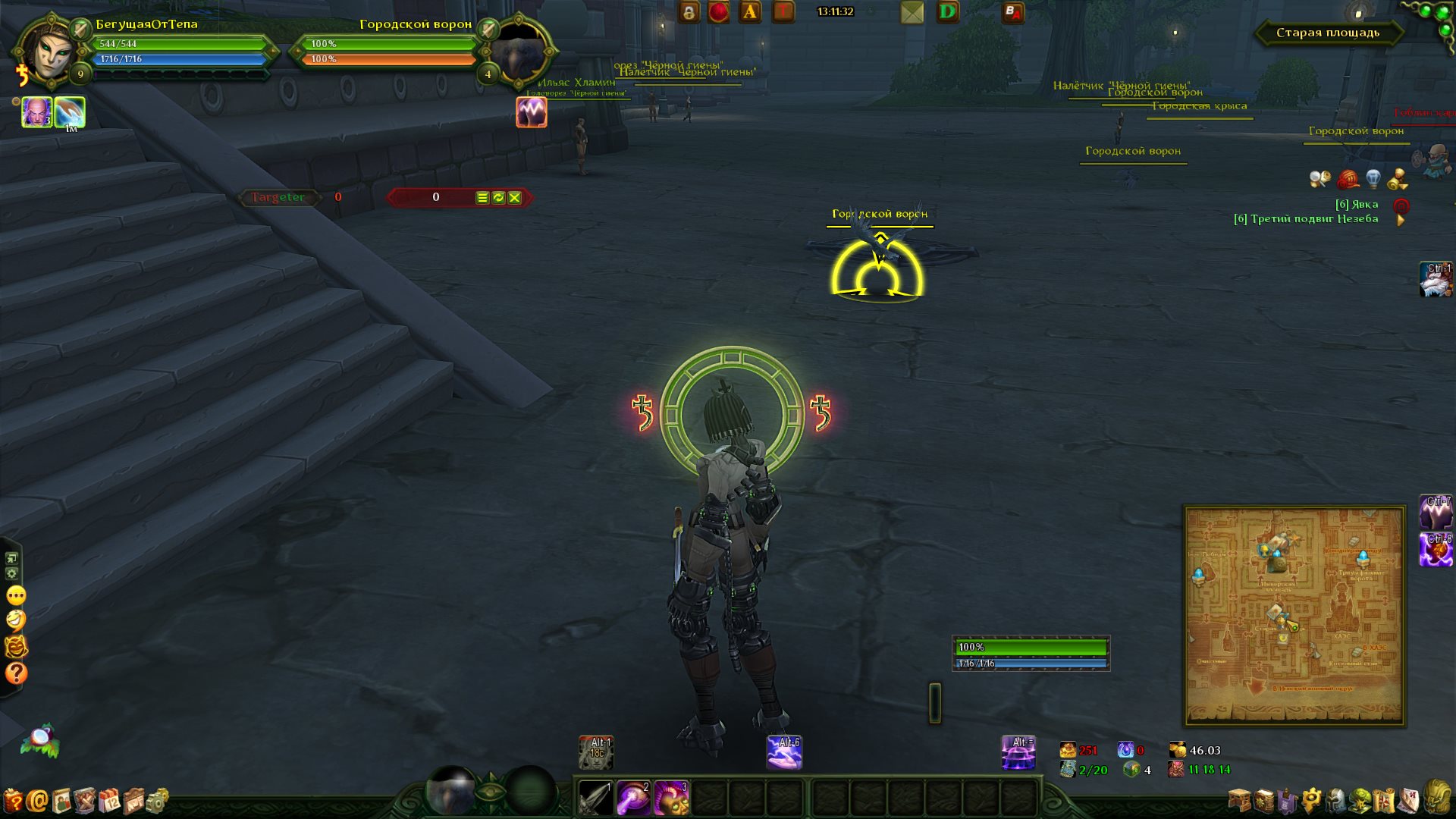The height and width of the screenshot is (819, 1456).
Task: Open the calendar icon in bottom menu
Action: 111,801
